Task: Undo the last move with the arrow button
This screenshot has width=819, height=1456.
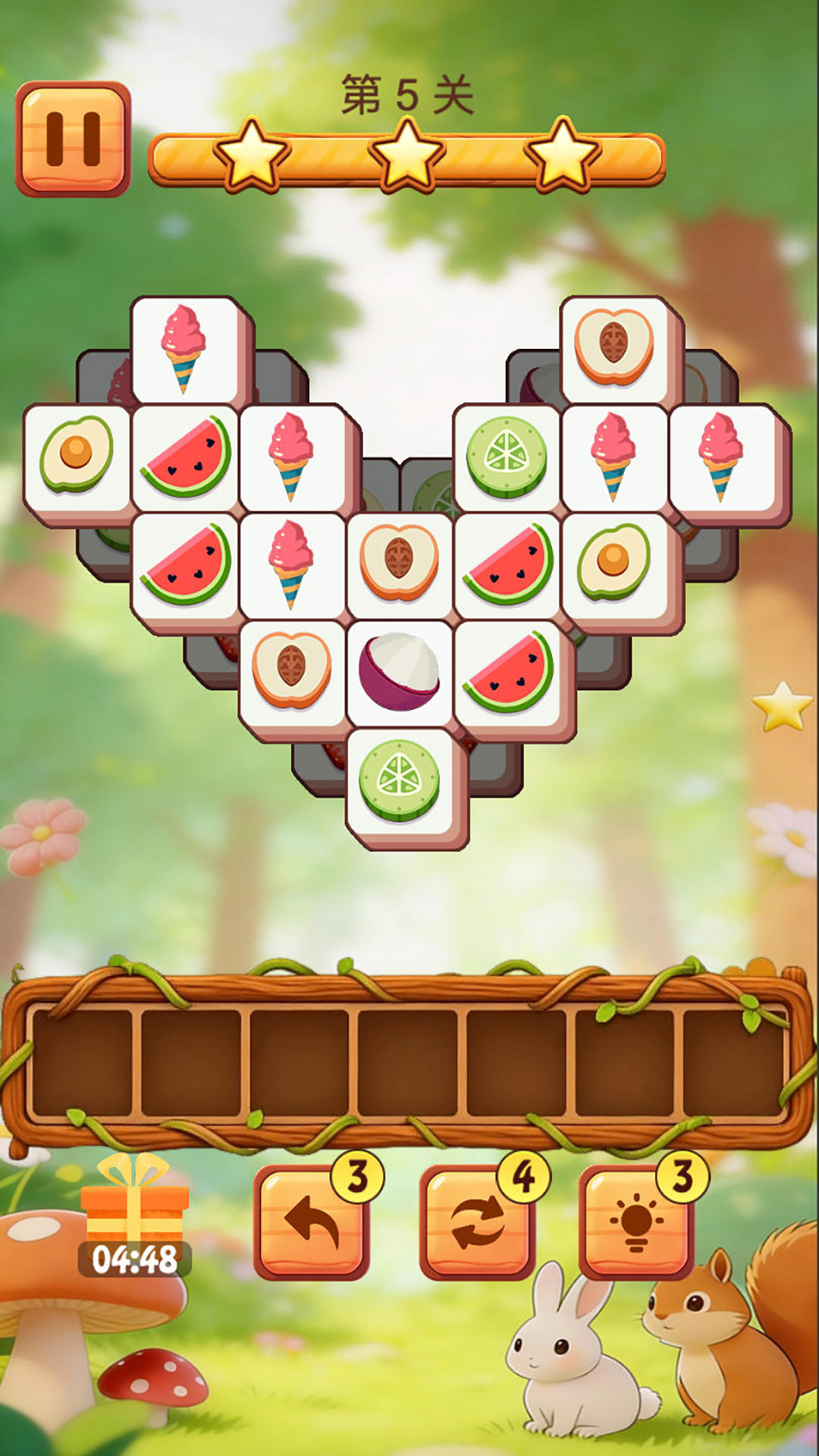Action: pyautogui.click(x=312, y=1221)
